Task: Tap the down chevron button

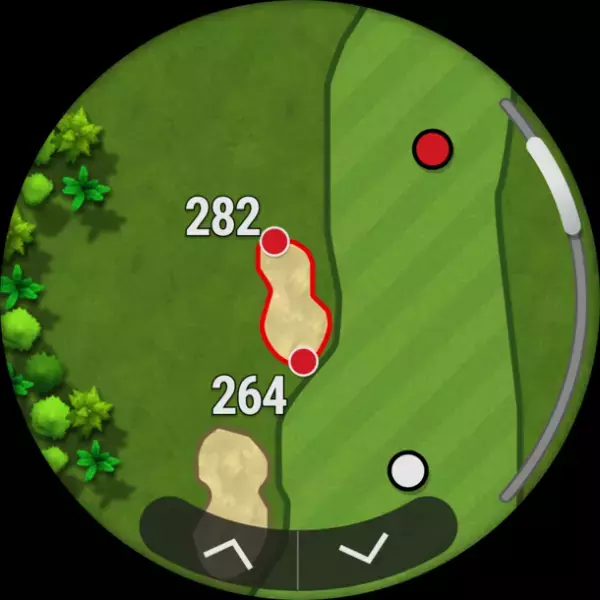Action: 362,549
